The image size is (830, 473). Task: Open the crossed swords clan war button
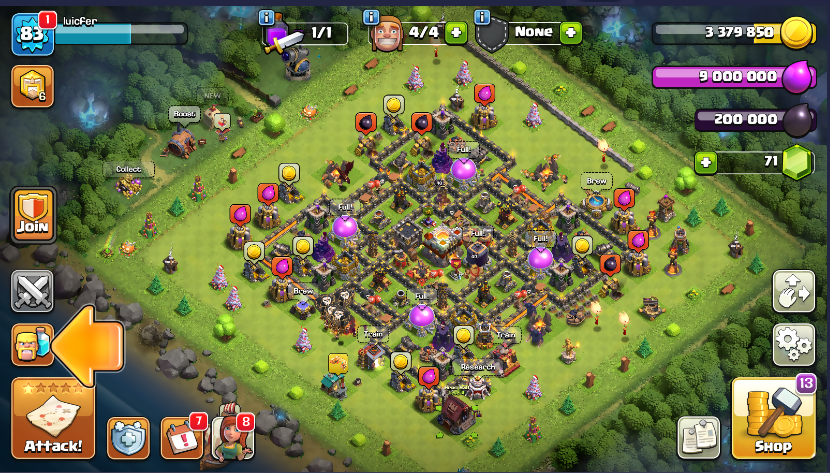click(x=32, y=292)
